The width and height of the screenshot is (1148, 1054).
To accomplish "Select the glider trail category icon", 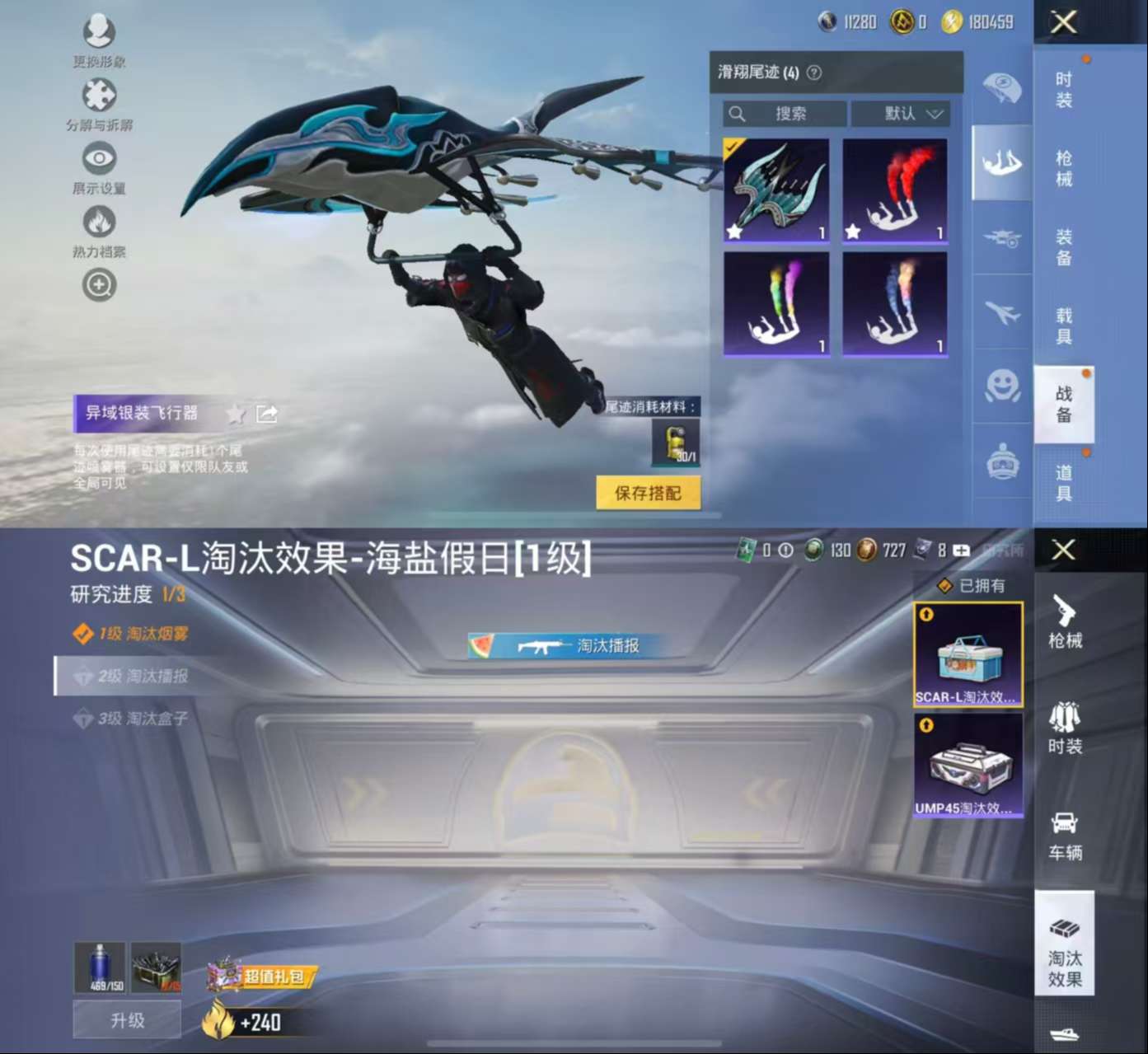I will [x=1000, y=162].
